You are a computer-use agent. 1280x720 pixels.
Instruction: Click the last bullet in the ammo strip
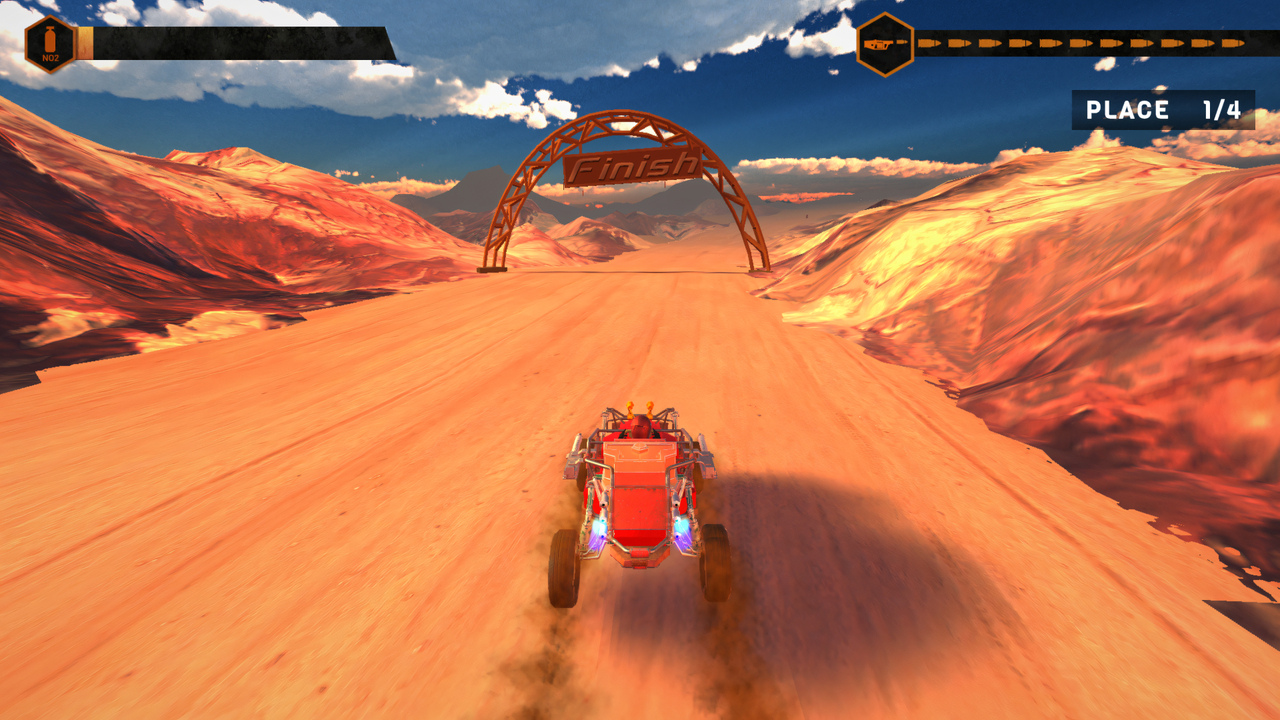(1233, 43)
